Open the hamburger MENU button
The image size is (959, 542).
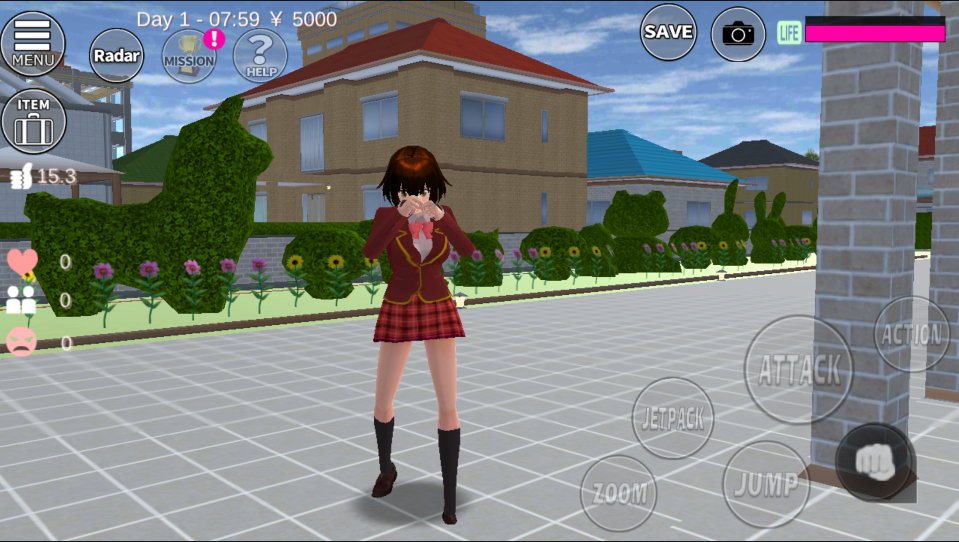33,43
